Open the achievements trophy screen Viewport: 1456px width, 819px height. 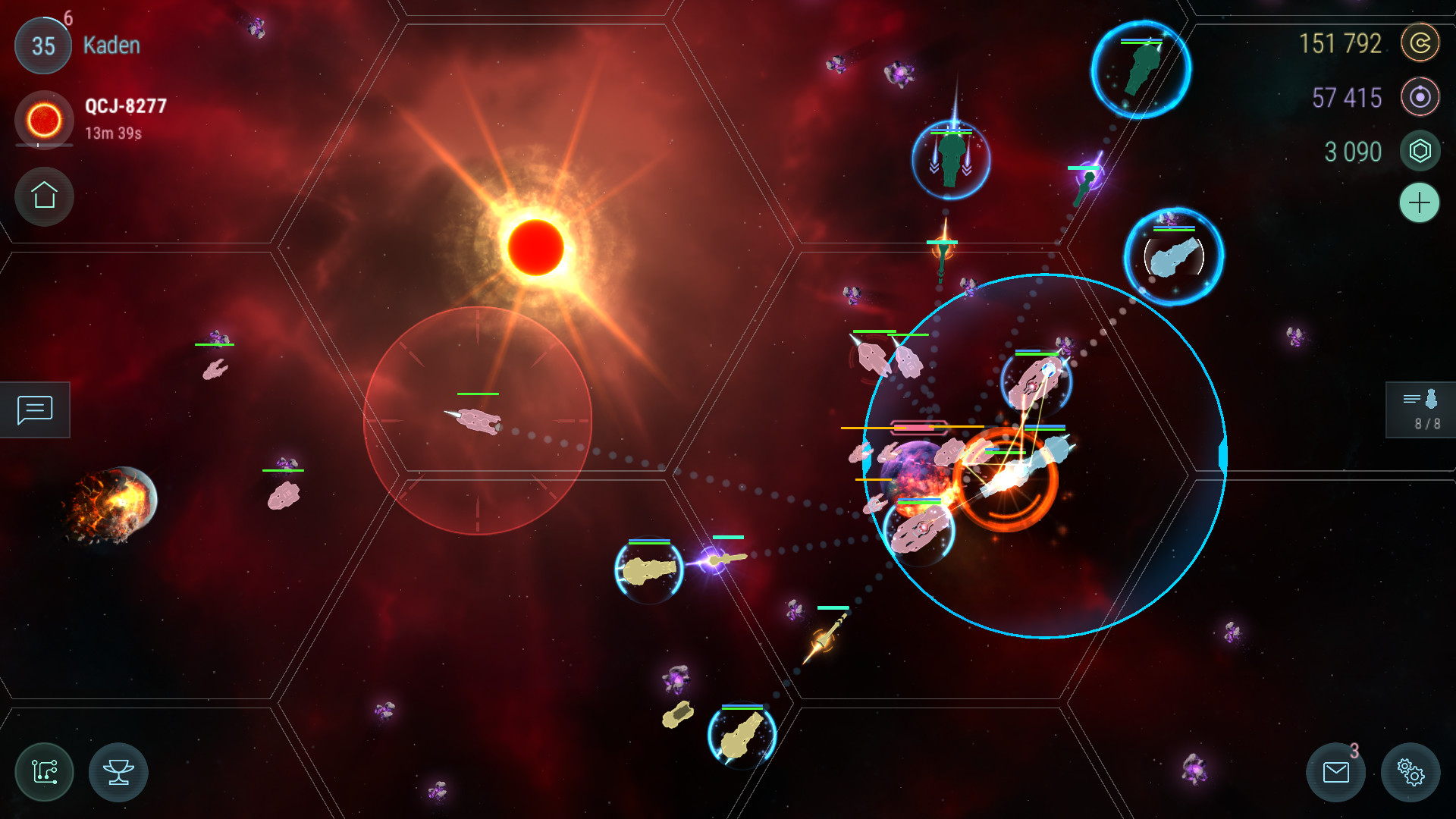118,772
